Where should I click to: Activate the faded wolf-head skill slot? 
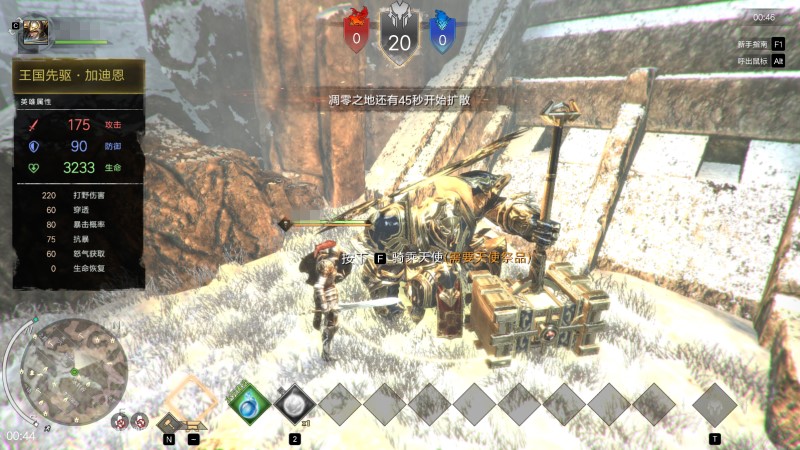coord(714,404)
